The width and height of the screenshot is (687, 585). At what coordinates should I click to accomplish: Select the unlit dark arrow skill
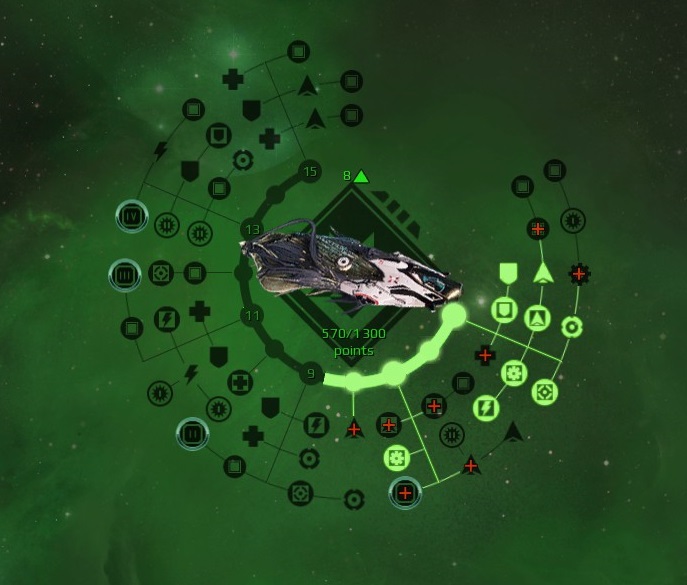513,431
